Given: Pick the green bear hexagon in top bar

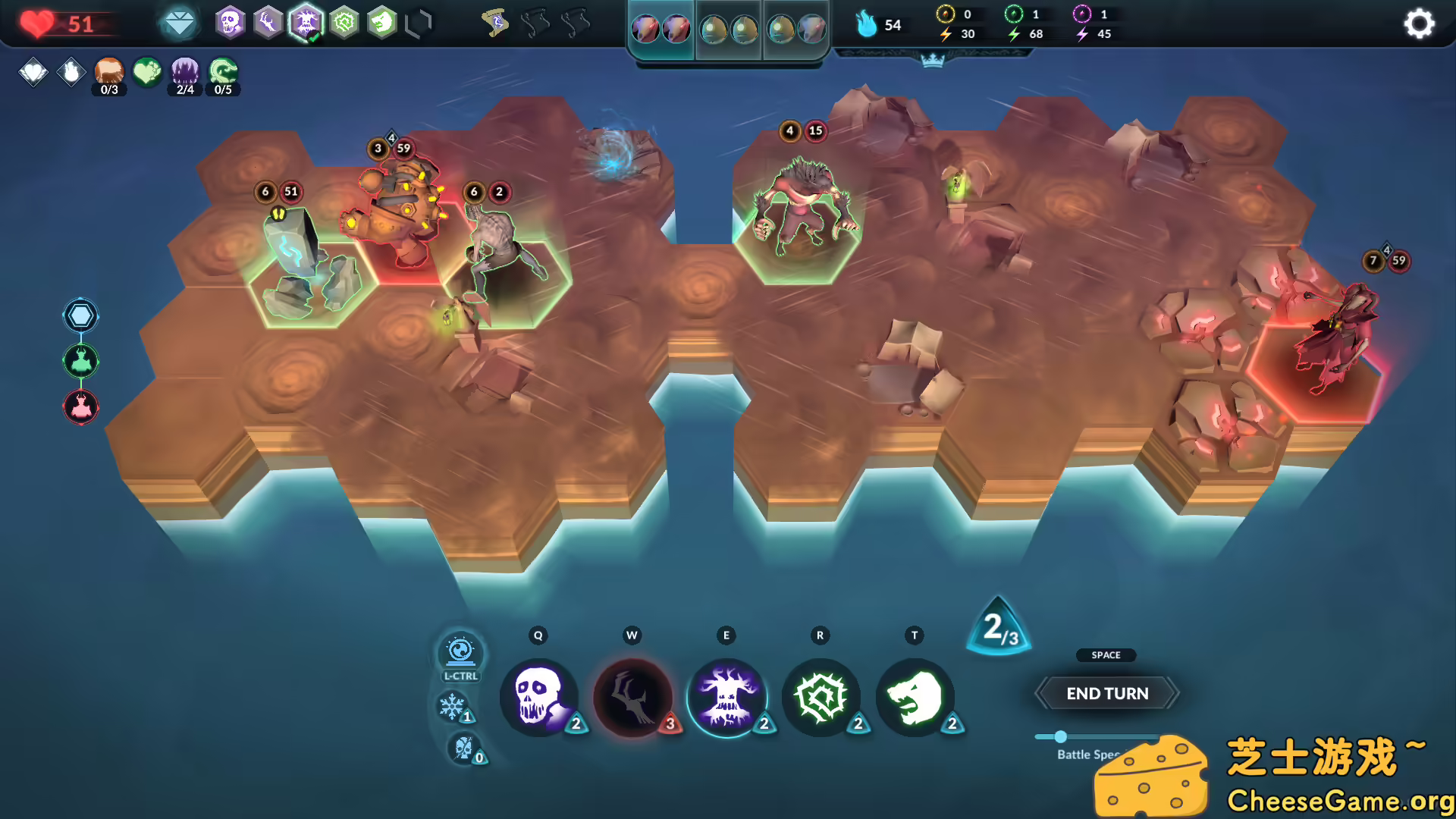Looking at the screenshot, I should click(382, 23).
